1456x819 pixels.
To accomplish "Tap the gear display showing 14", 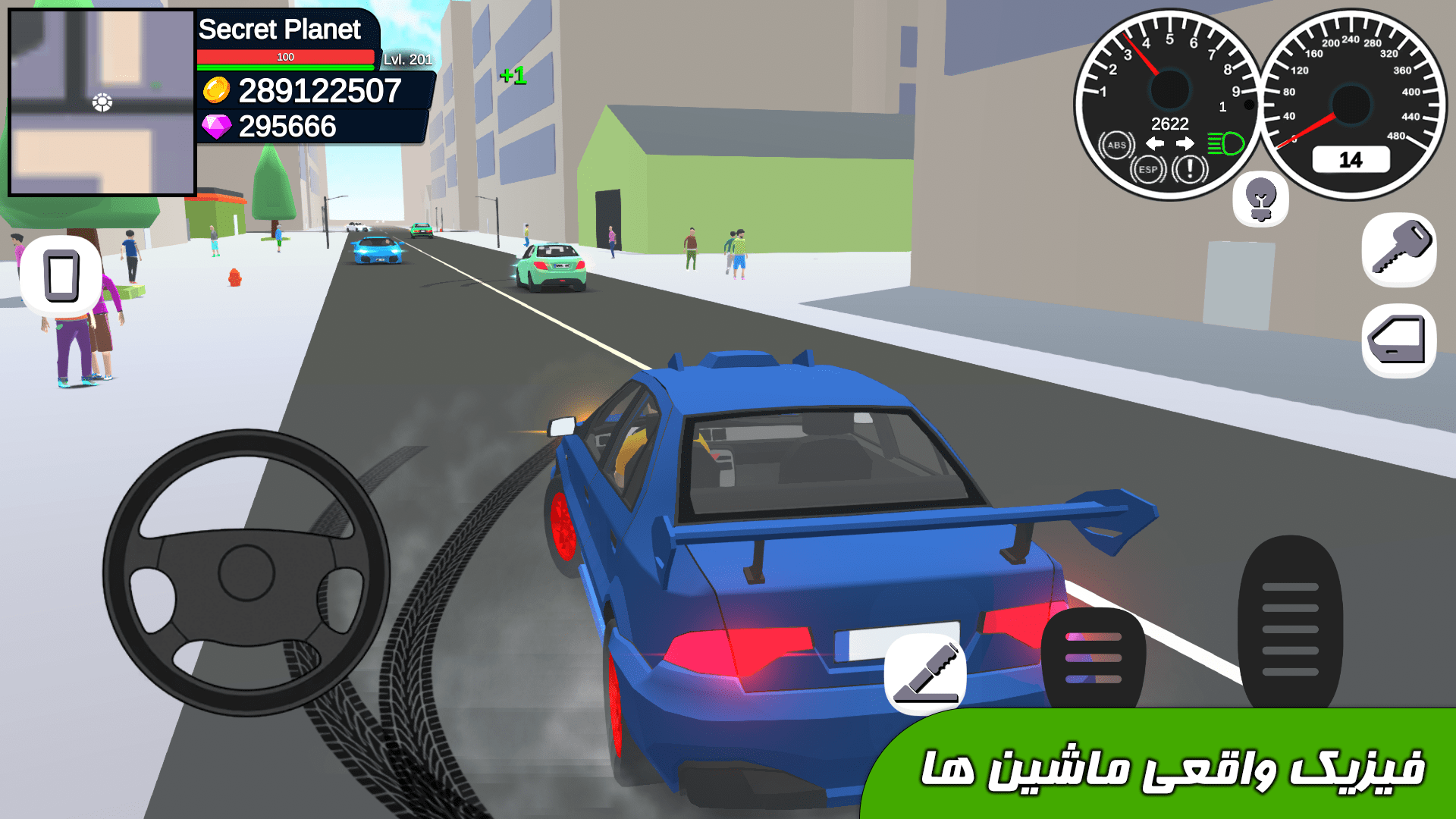I will 1353,158.
